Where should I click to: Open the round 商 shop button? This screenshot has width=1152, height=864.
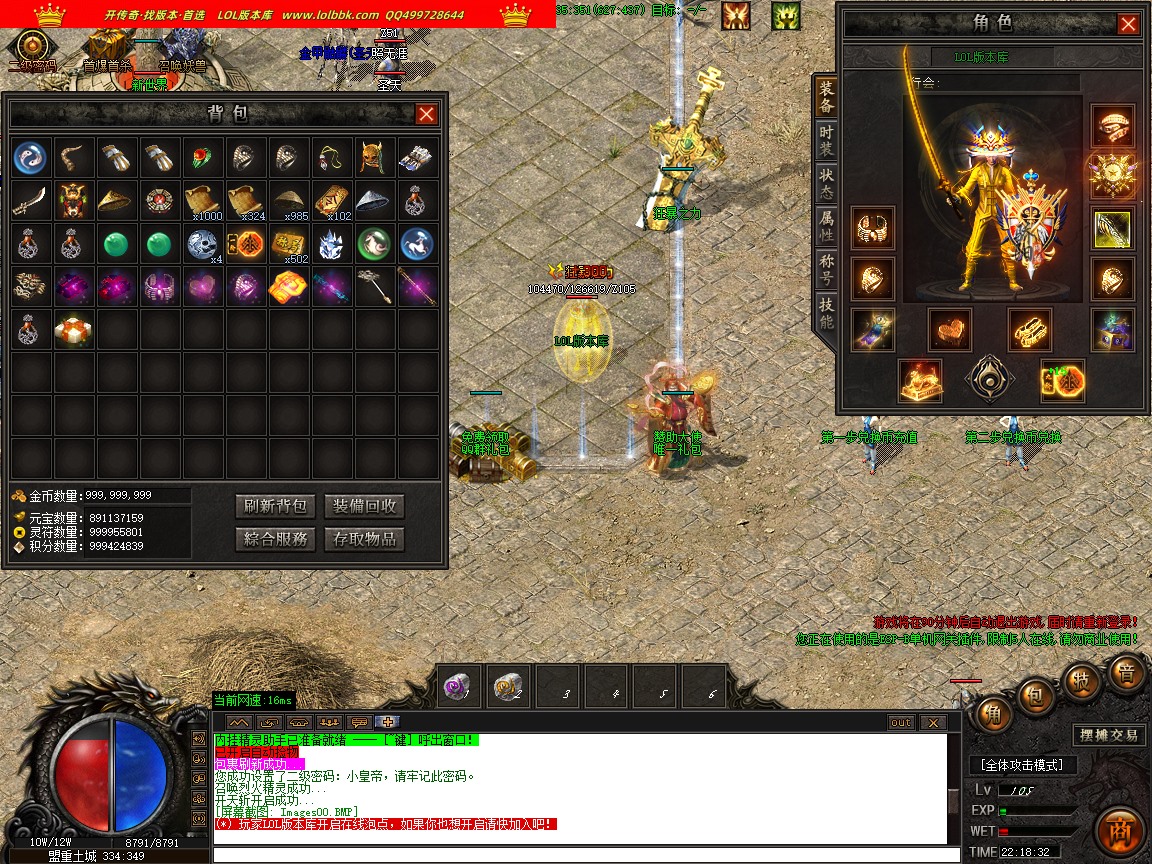(1119, 832)
